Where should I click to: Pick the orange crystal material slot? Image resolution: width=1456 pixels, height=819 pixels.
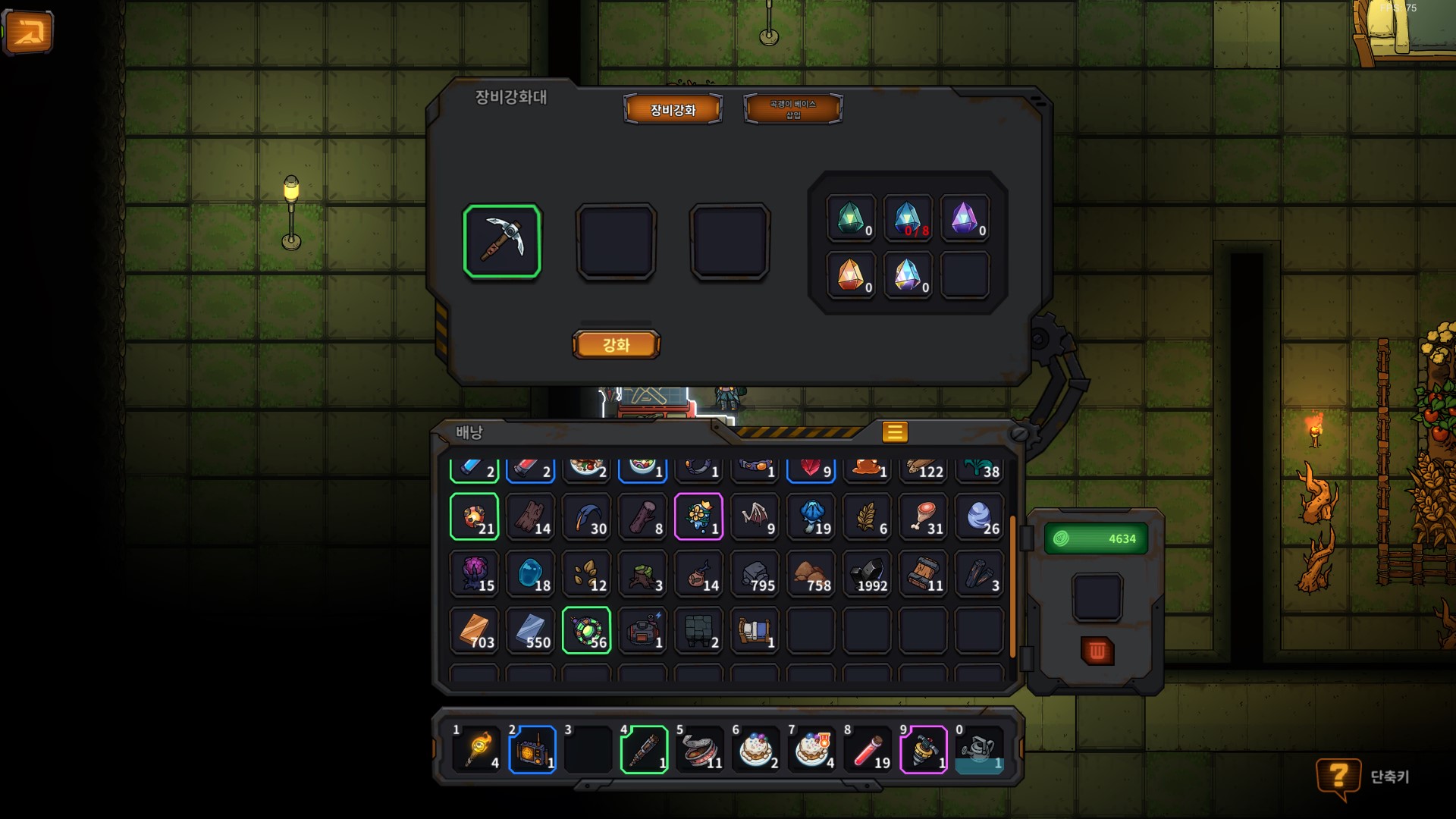coord(851,275)
